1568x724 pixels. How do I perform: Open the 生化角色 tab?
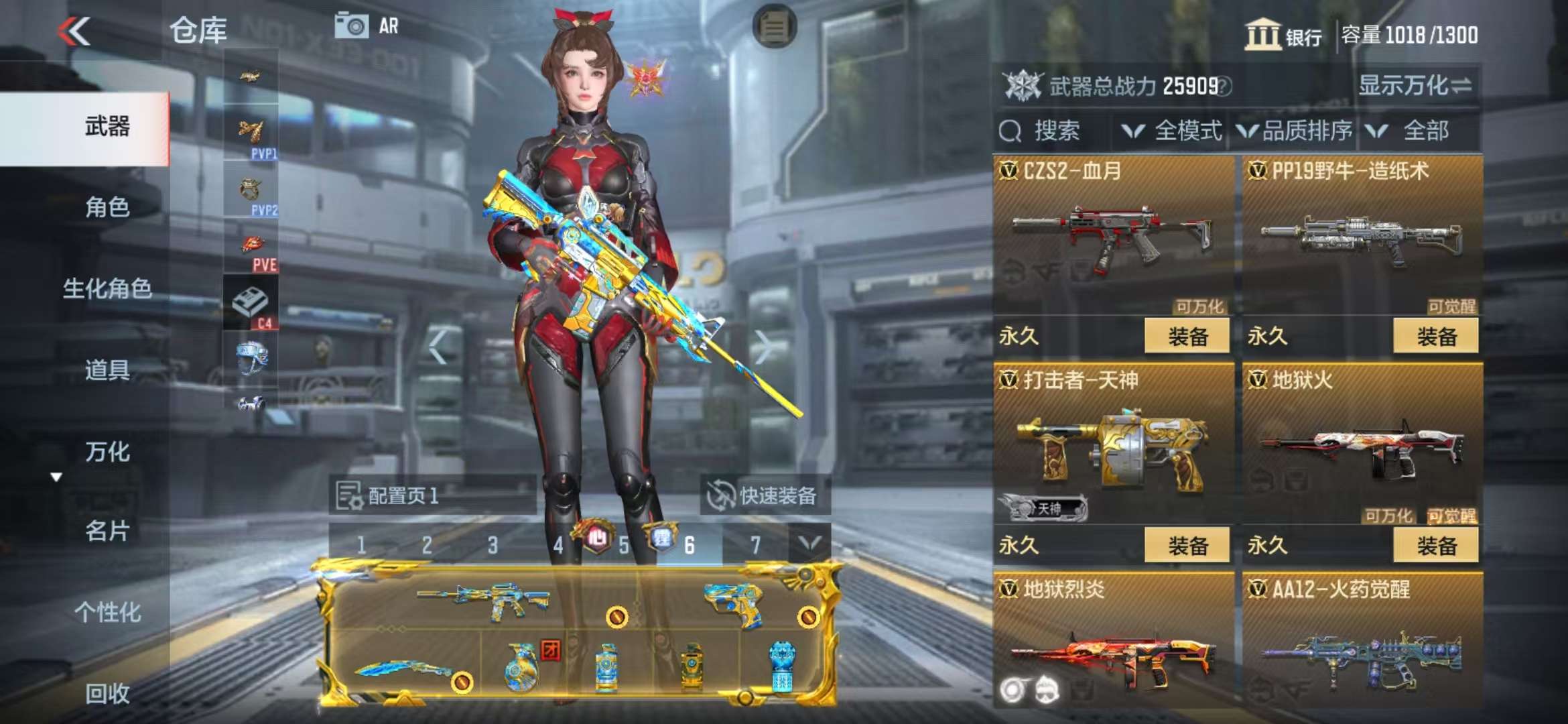click(x=107, y=289)
